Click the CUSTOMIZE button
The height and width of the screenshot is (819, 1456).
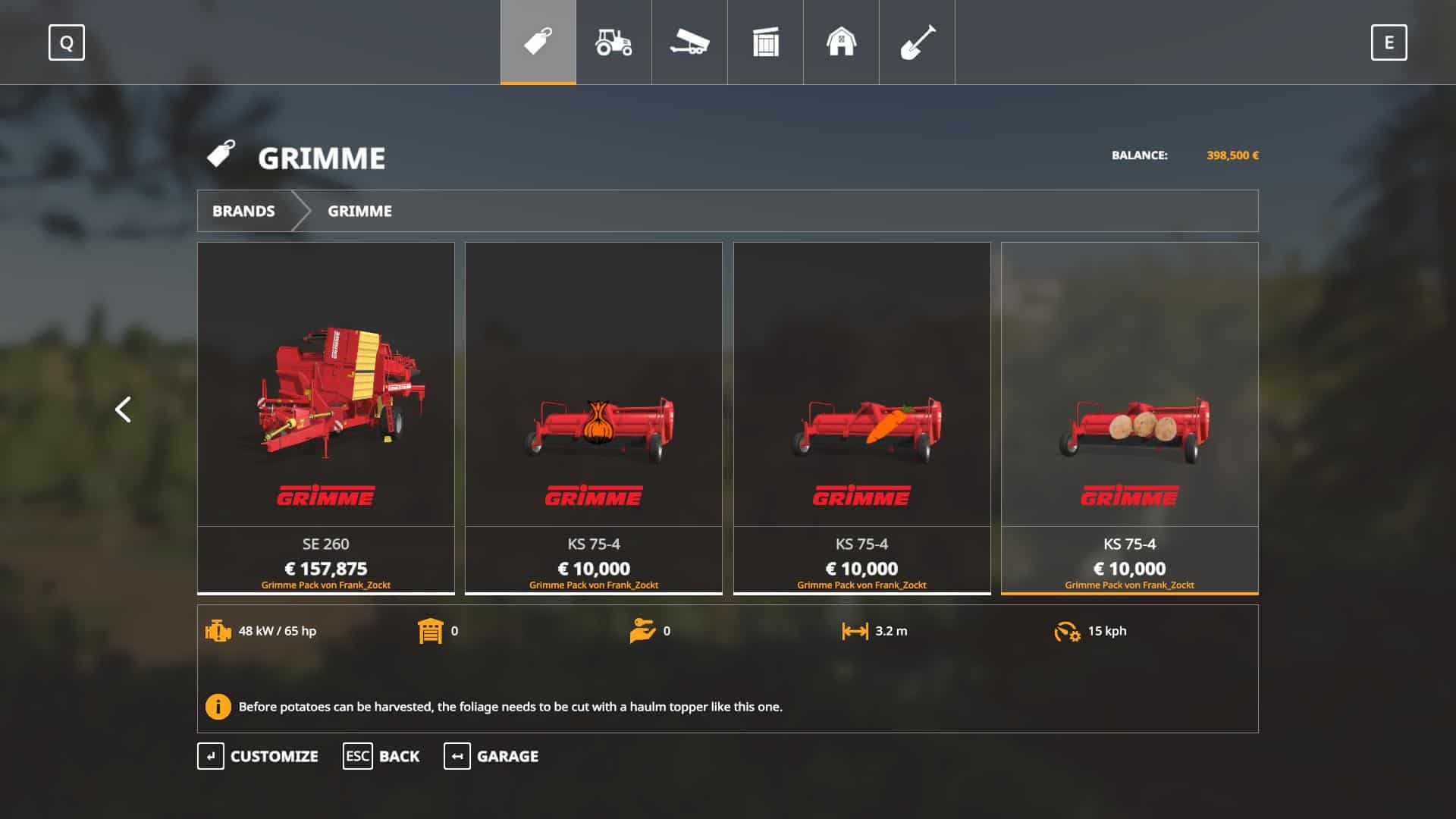pos(258,756)
